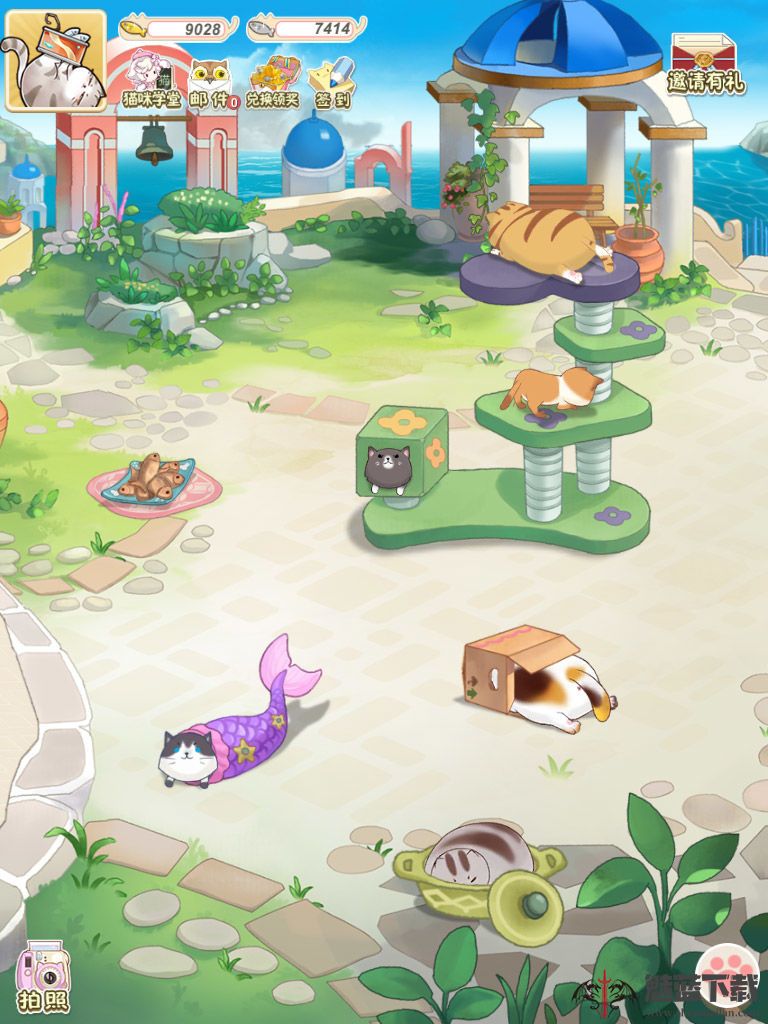
Task: Tap the silver fish currency counter
Action: tap(306, 28)
